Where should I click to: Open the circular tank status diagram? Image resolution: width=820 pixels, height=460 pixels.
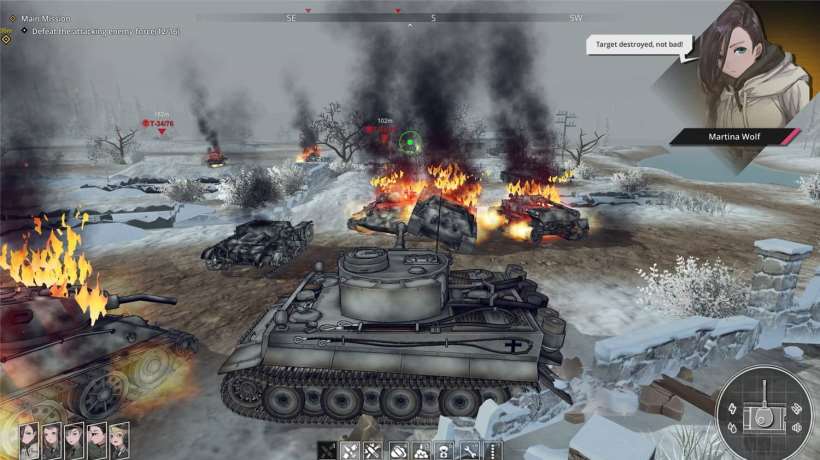coord(767,412)
